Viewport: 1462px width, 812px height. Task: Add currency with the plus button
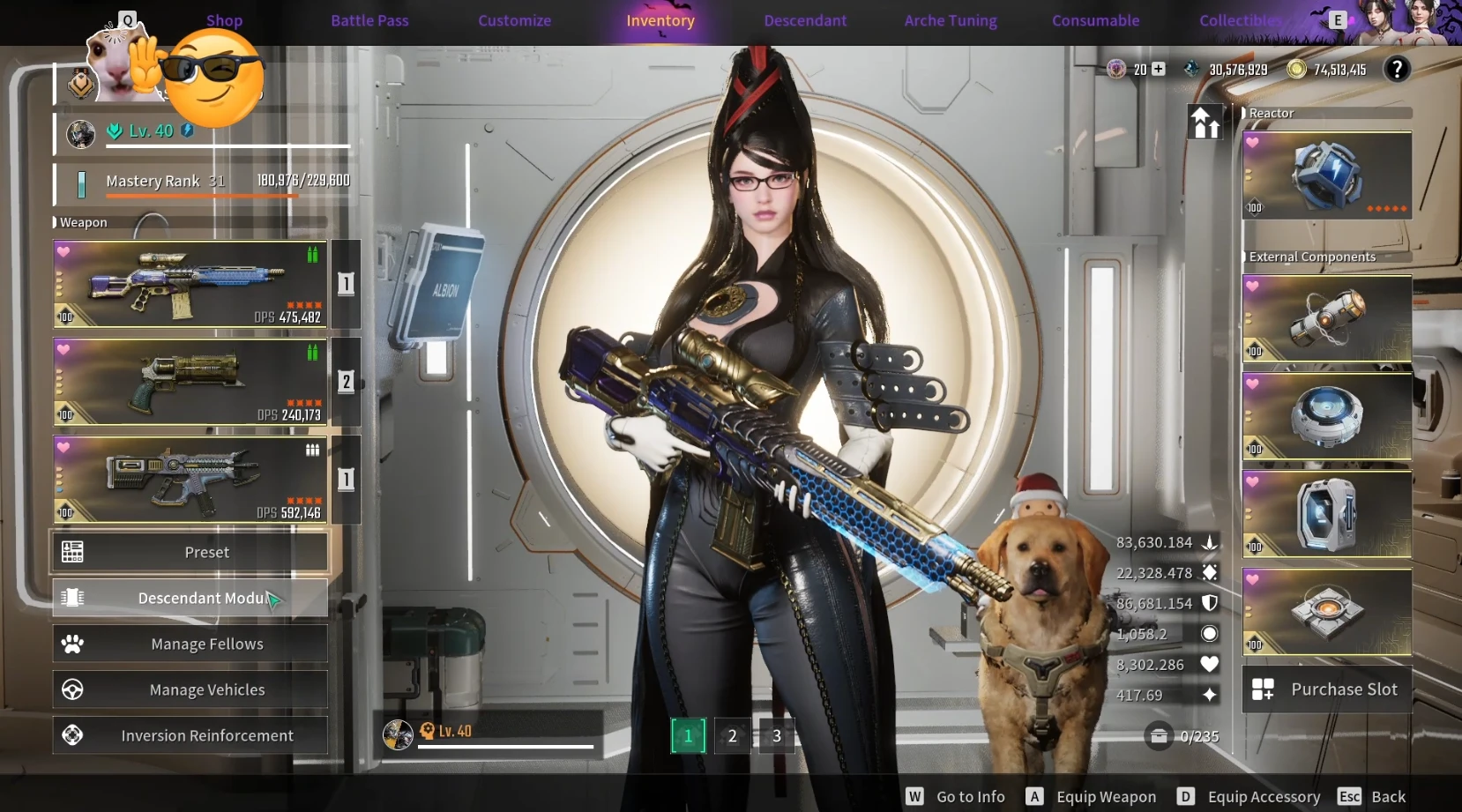[1159, 69]
